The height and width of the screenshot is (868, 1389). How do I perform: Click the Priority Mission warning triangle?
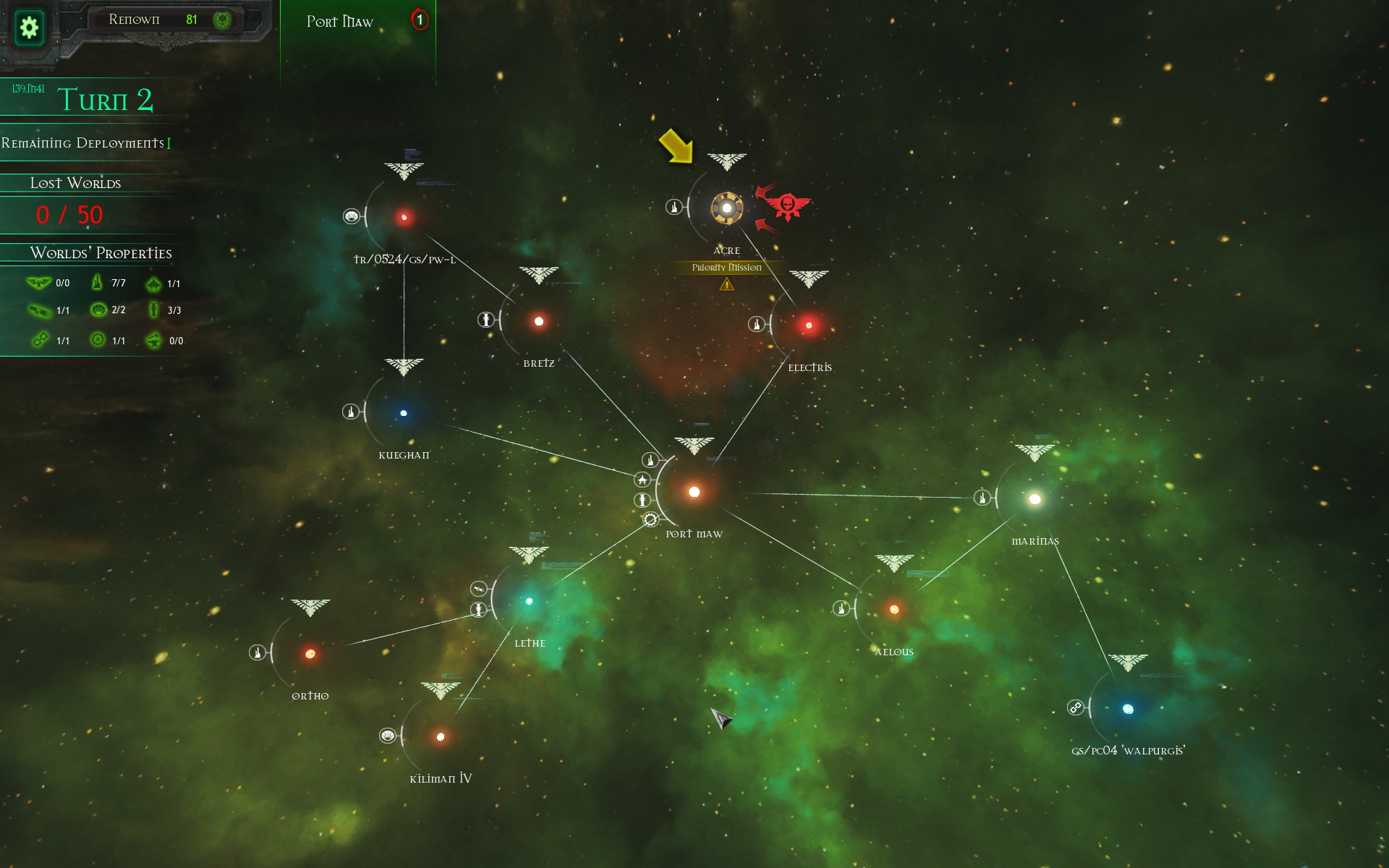726,284
